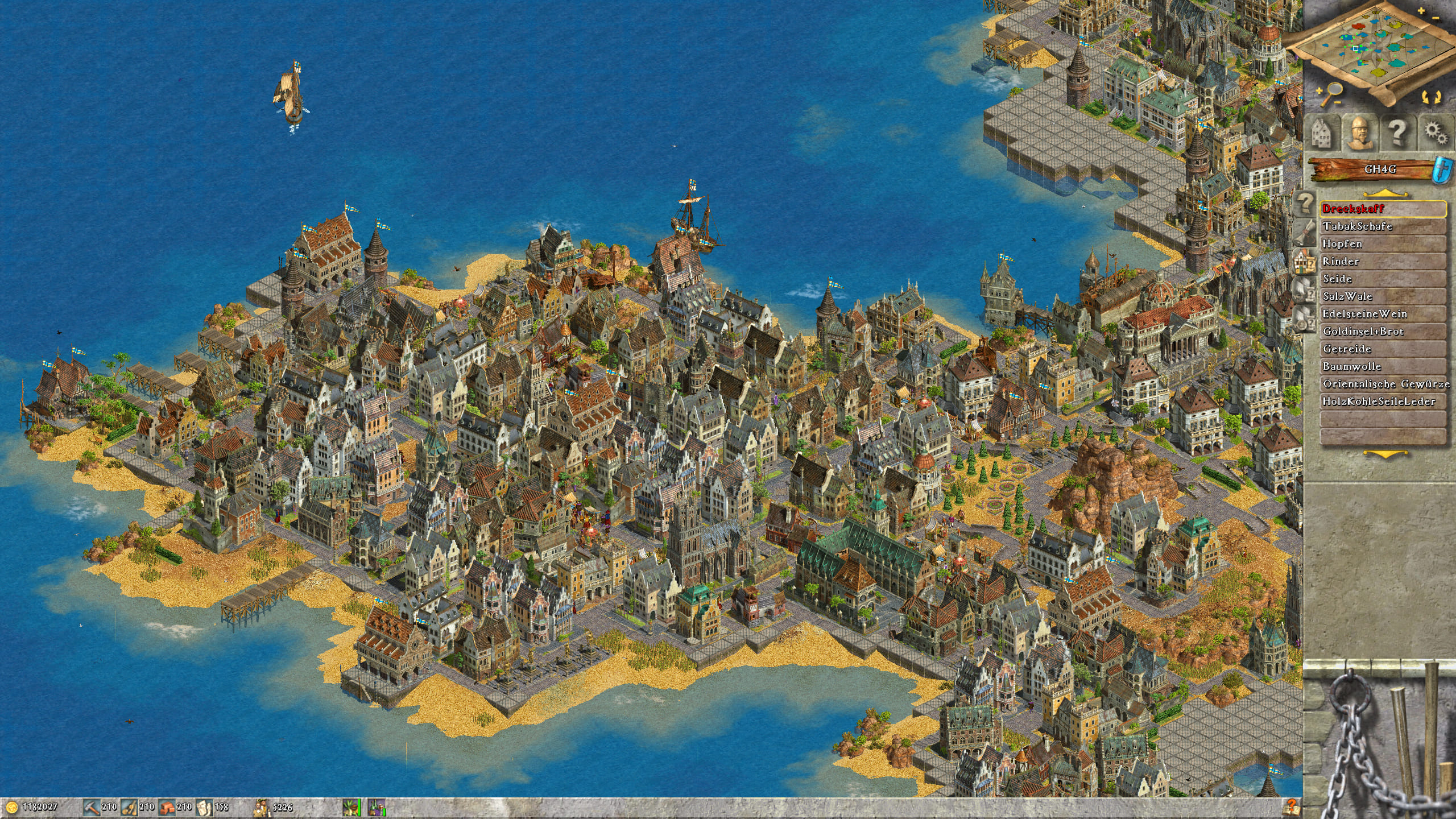Select EdelsteineWein from the list
Image resolution: width=1456 pixels, height=819 pixels.
click(1381, 314)
